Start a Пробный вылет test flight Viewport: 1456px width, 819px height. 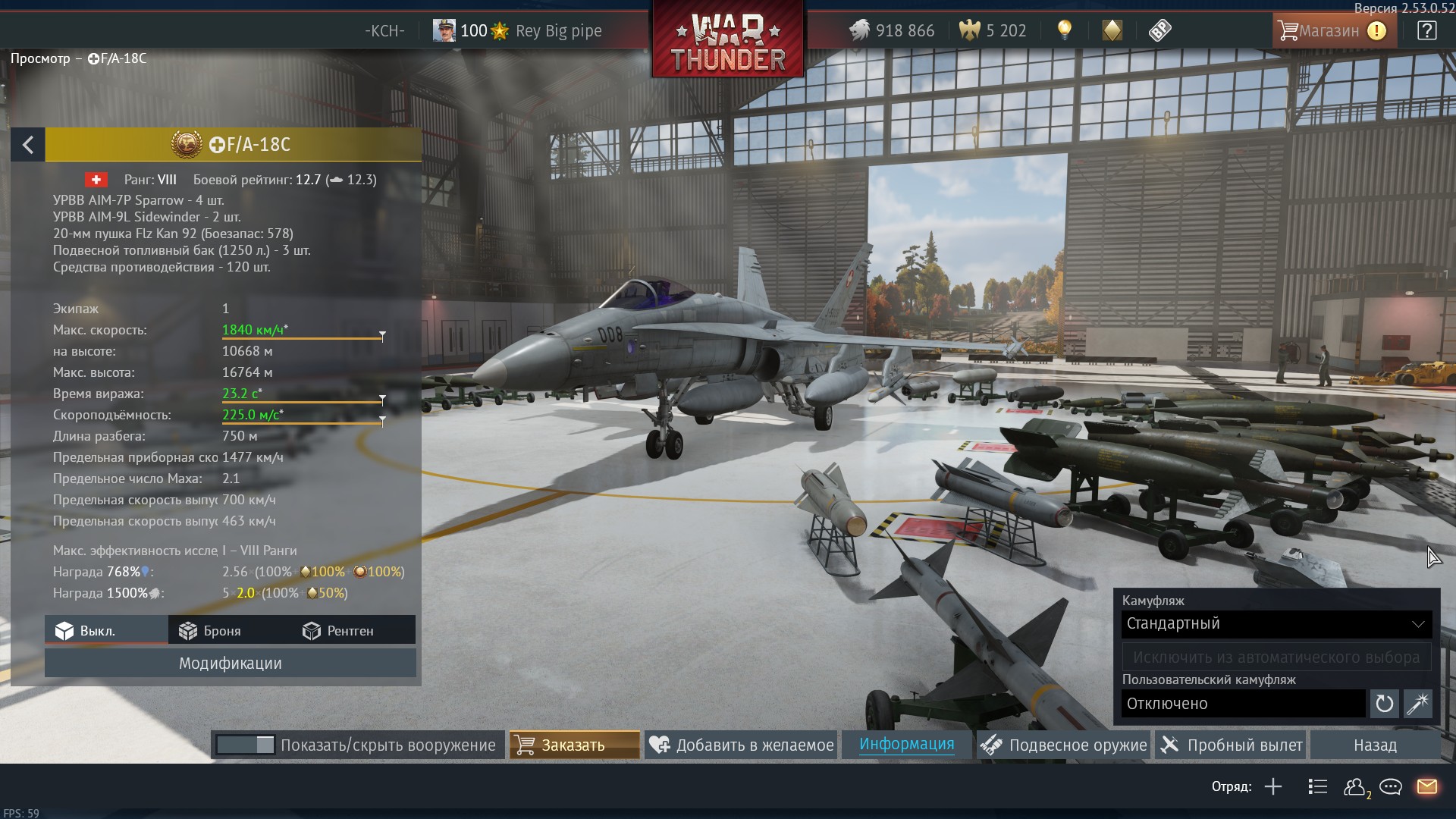click(x=1232, y=745)
